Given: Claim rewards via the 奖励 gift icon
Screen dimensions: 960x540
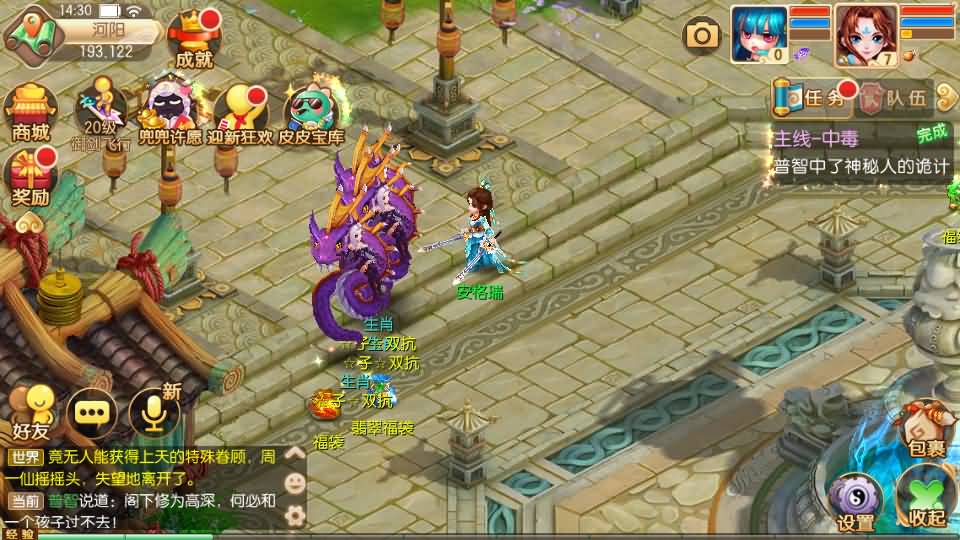Looking at the screenshot, I should 31,178.
